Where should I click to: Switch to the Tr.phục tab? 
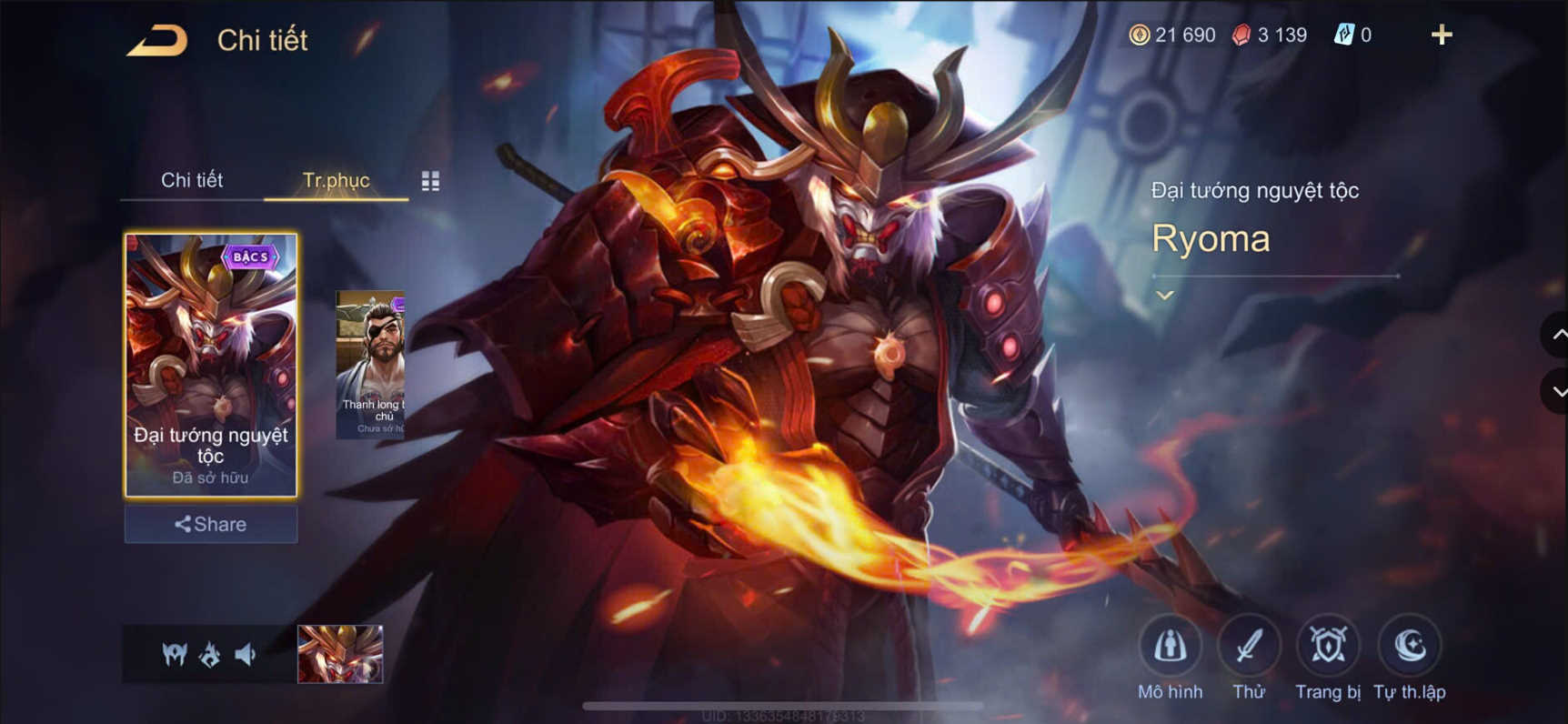pos(335,180)
